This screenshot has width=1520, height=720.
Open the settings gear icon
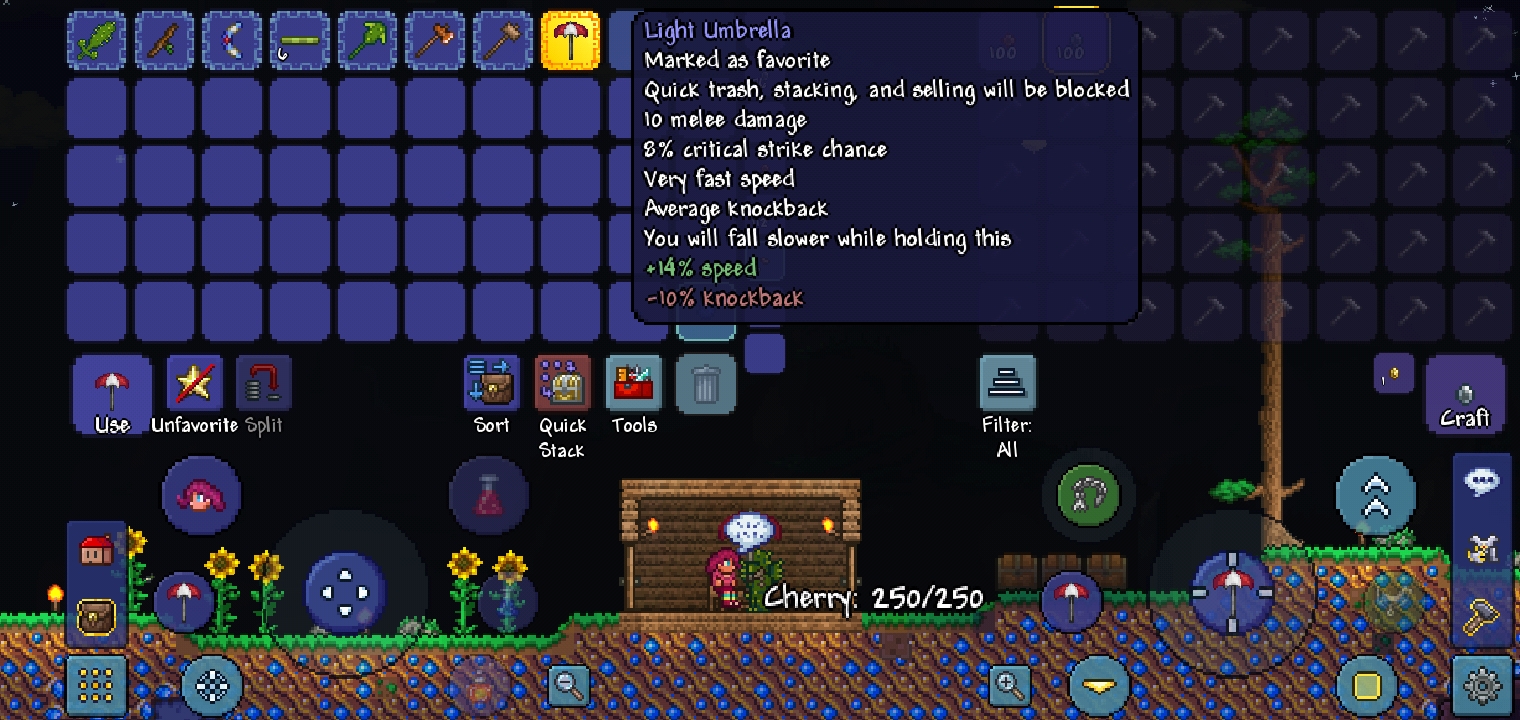click(x=1482, y=686)
